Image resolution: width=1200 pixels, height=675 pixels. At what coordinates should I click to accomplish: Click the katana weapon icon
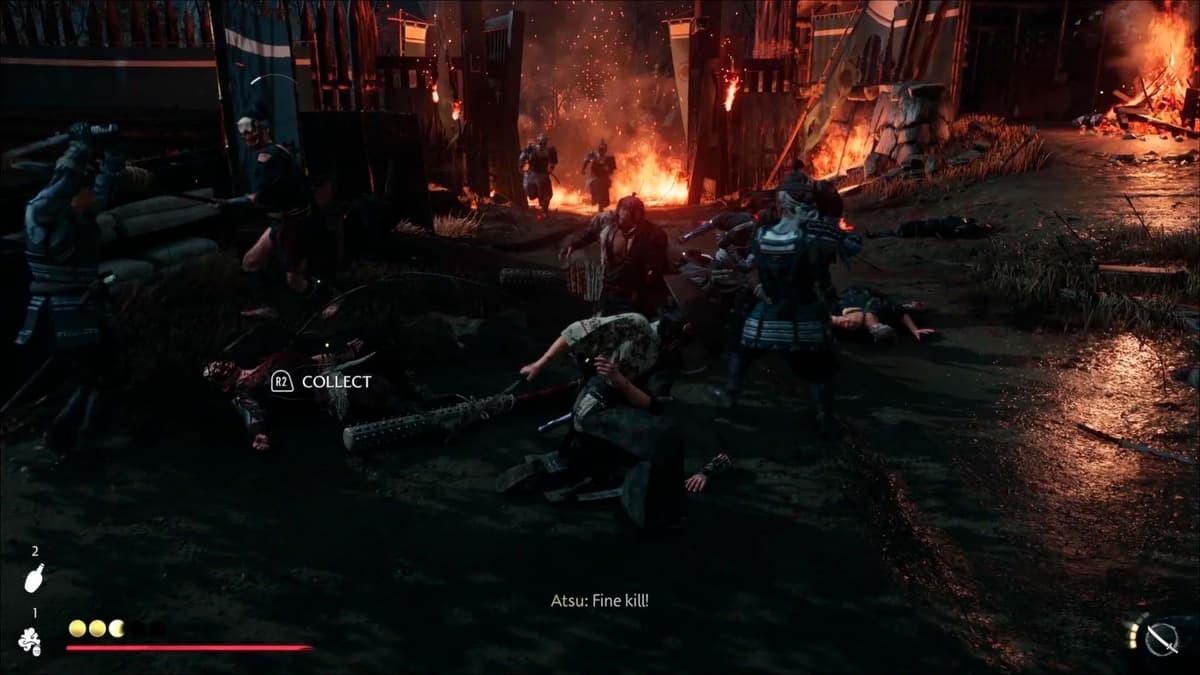[1161, 638]
